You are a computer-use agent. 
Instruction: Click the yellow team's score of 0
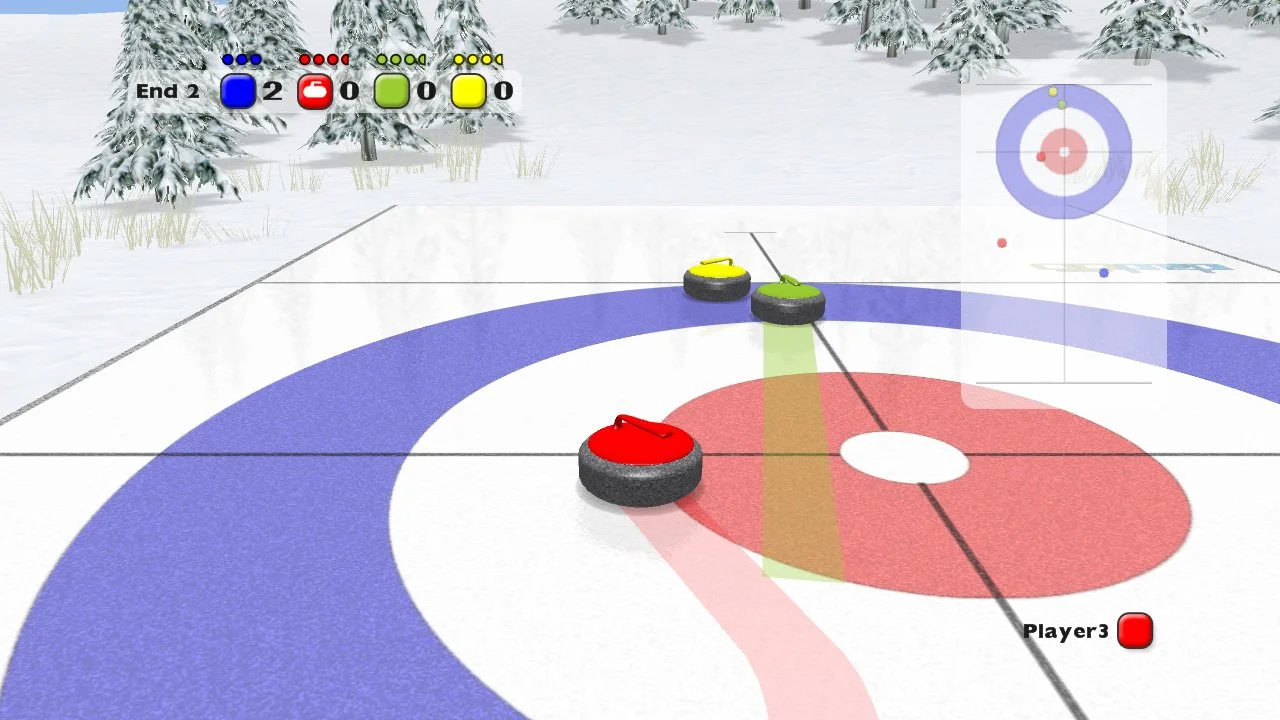[503, 91]
